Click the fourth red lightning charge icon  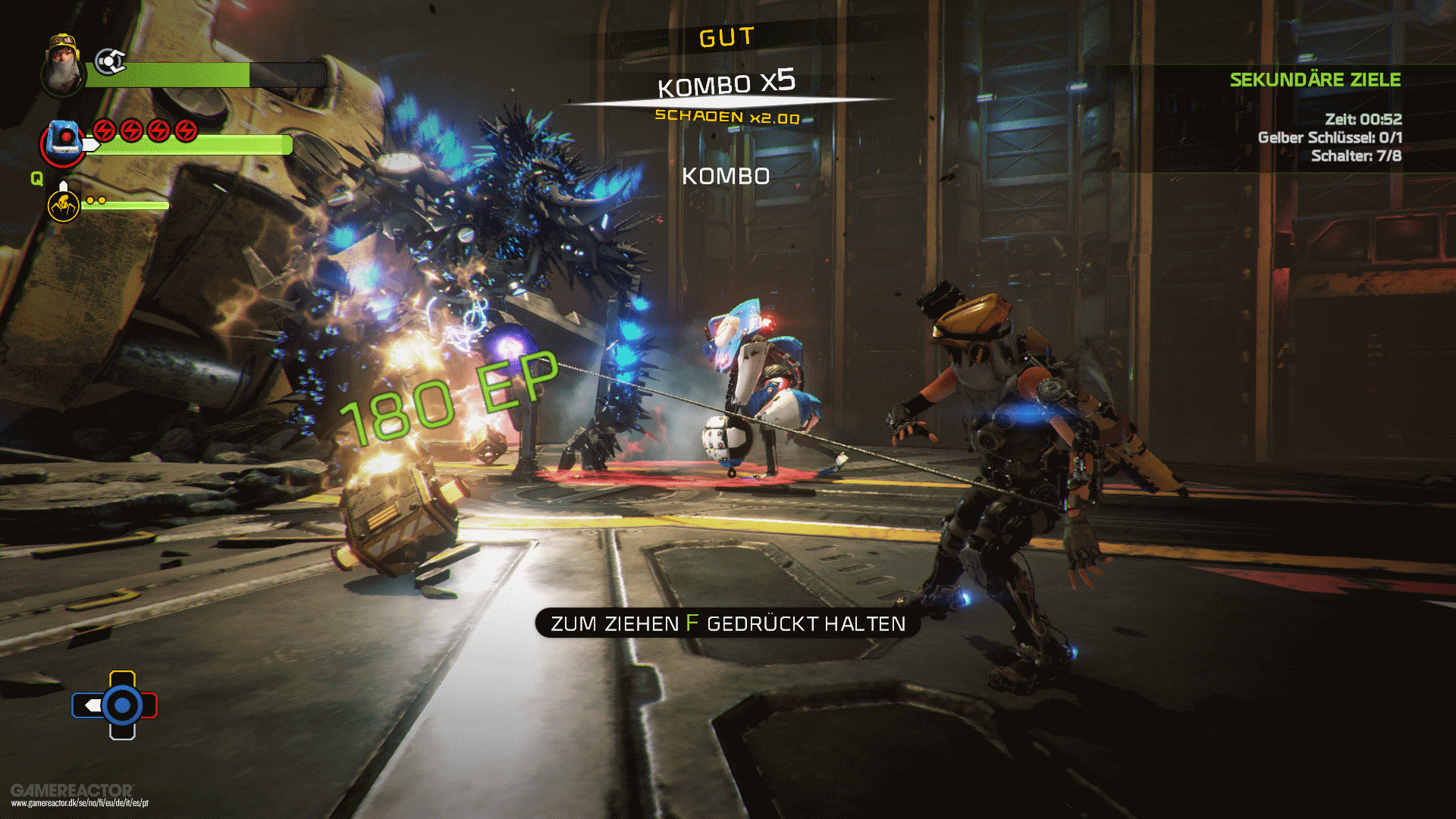pos(184,129)
